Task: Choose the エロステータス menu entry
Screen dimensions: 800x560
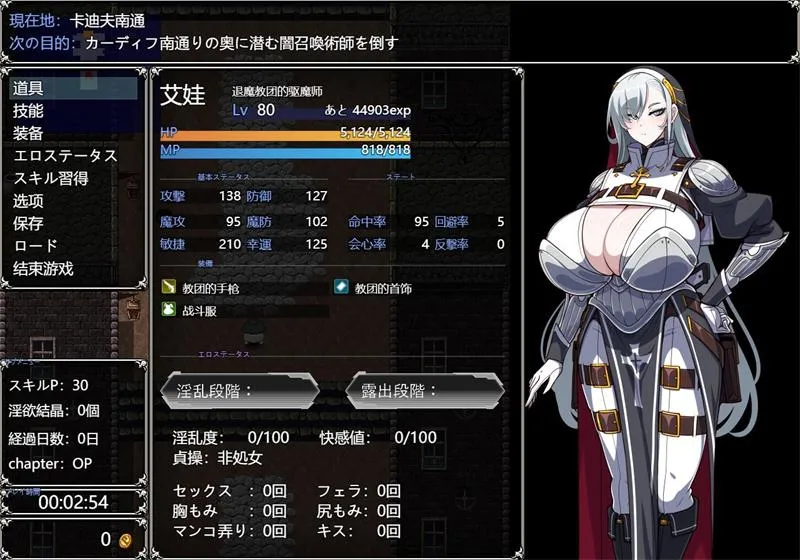Action: coord(64,156)
